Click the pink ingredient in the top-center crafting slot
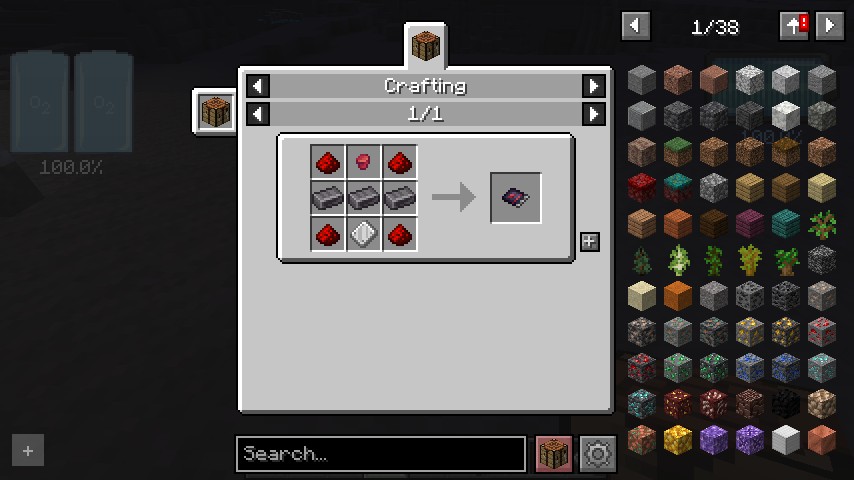The width and height of the screenshot is (854, 480). (x=364, y=161)
